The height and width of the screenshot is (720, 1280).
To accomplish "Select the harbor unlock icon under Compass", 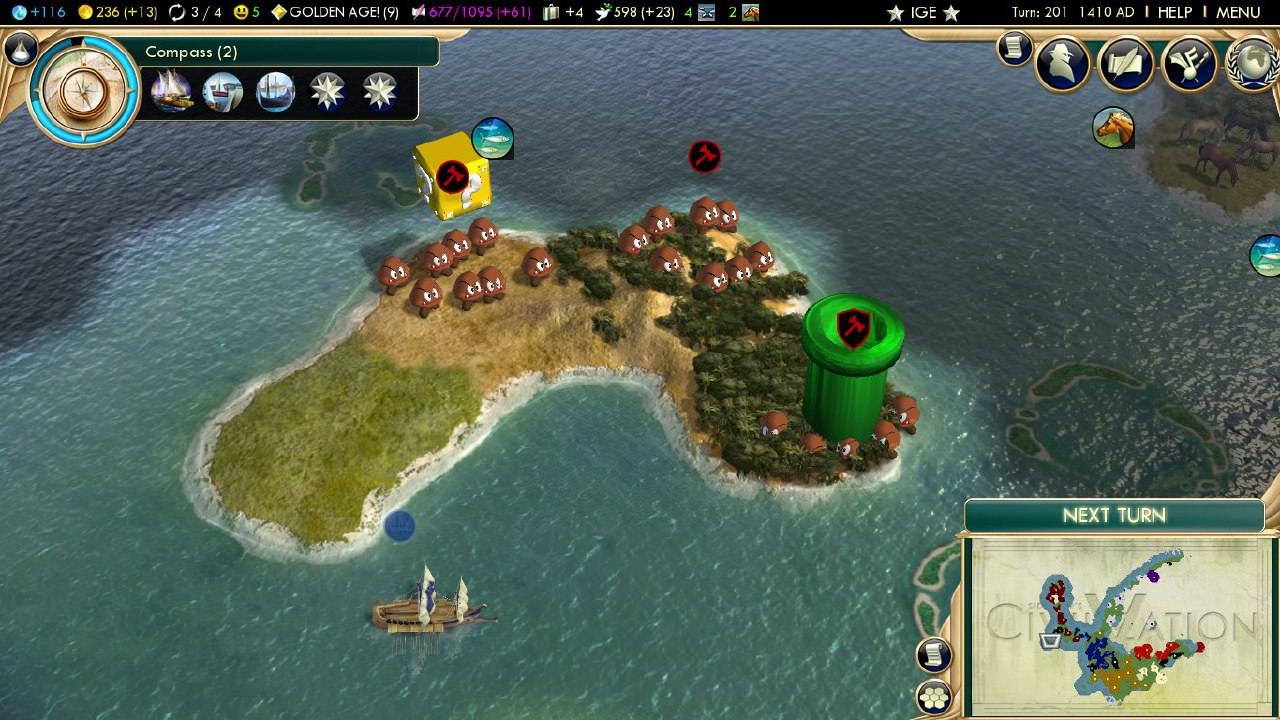I will pos(223,93).
